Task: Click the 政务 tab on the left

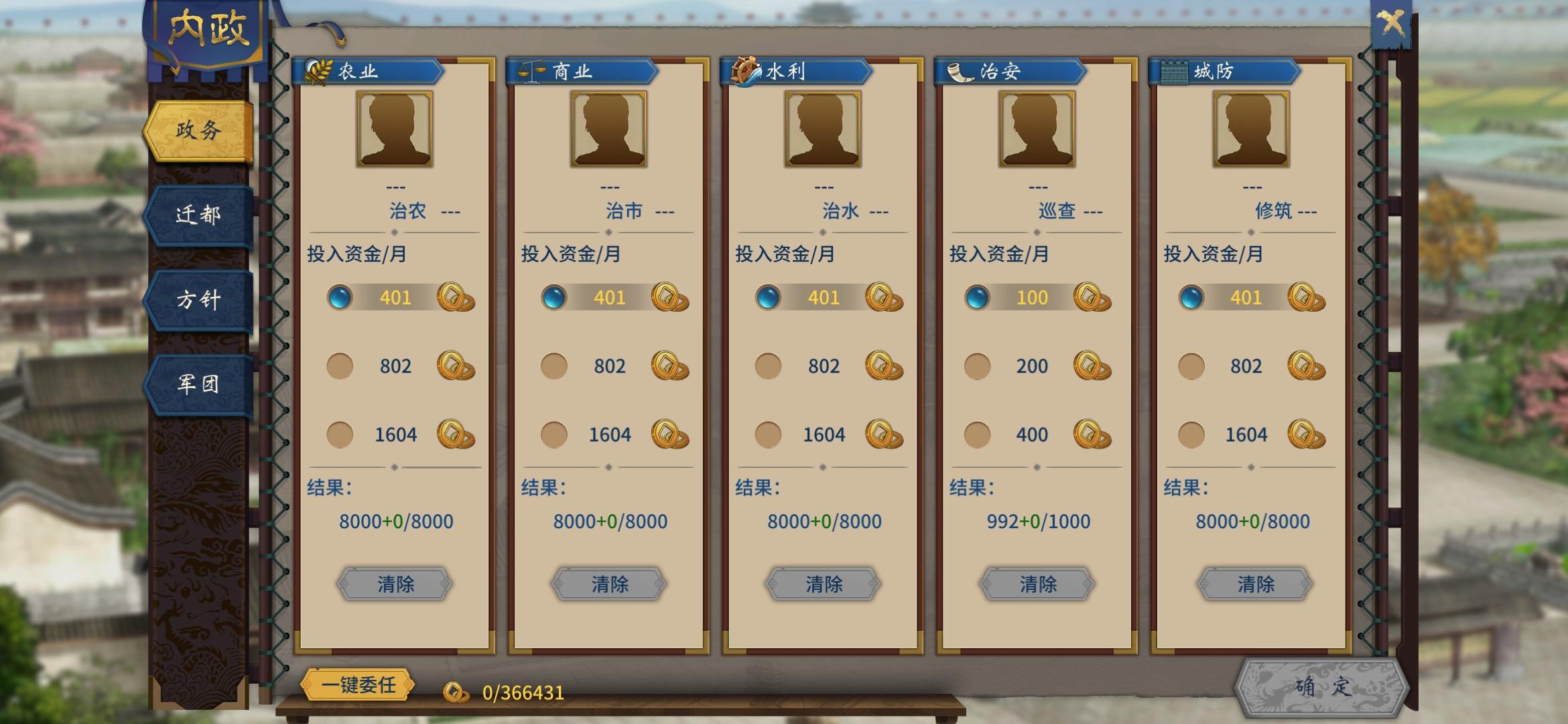Action: (199, 131)
